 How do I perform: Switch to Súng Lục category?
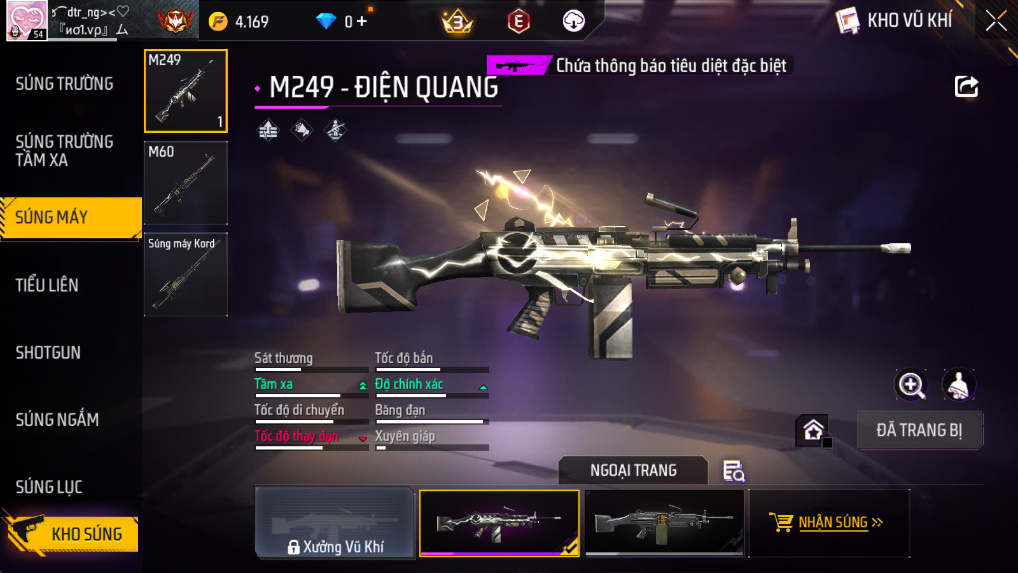point(49,487)
